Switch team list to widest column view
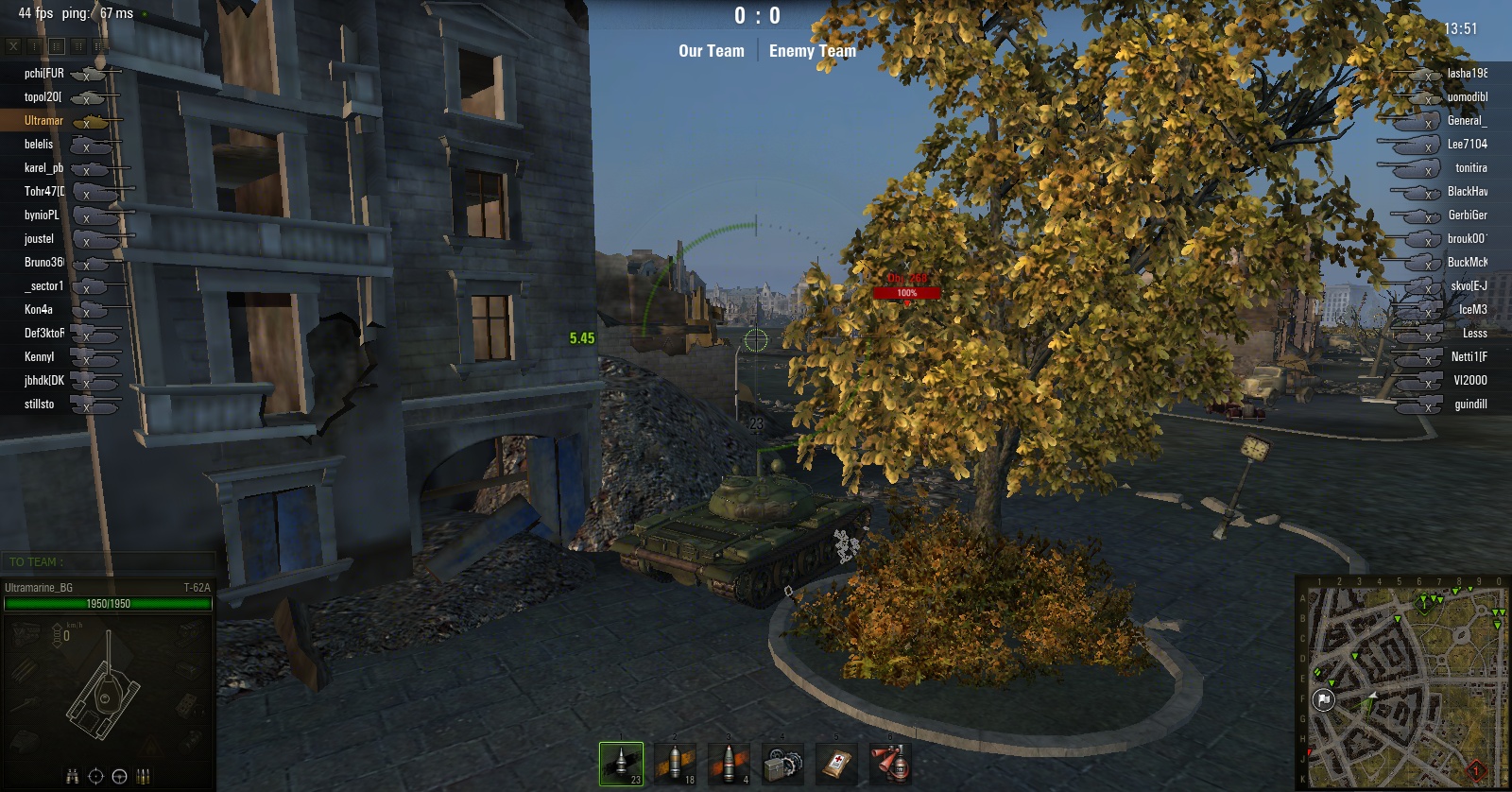Image resolution: width=1512 pixels, height=792 pixels. (100, 45)
